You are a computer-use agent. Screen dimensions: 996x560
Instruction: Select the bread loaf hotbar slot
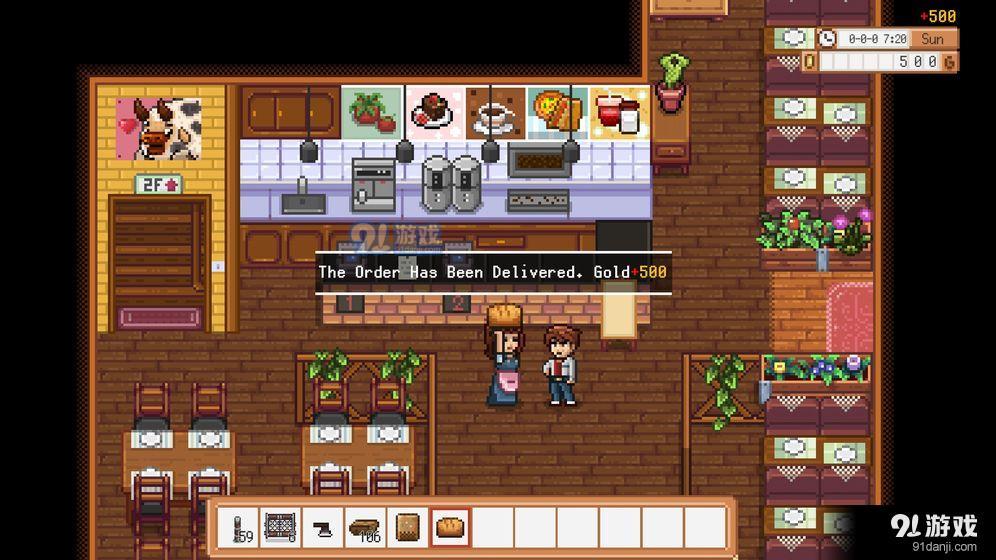pos(450,527)
